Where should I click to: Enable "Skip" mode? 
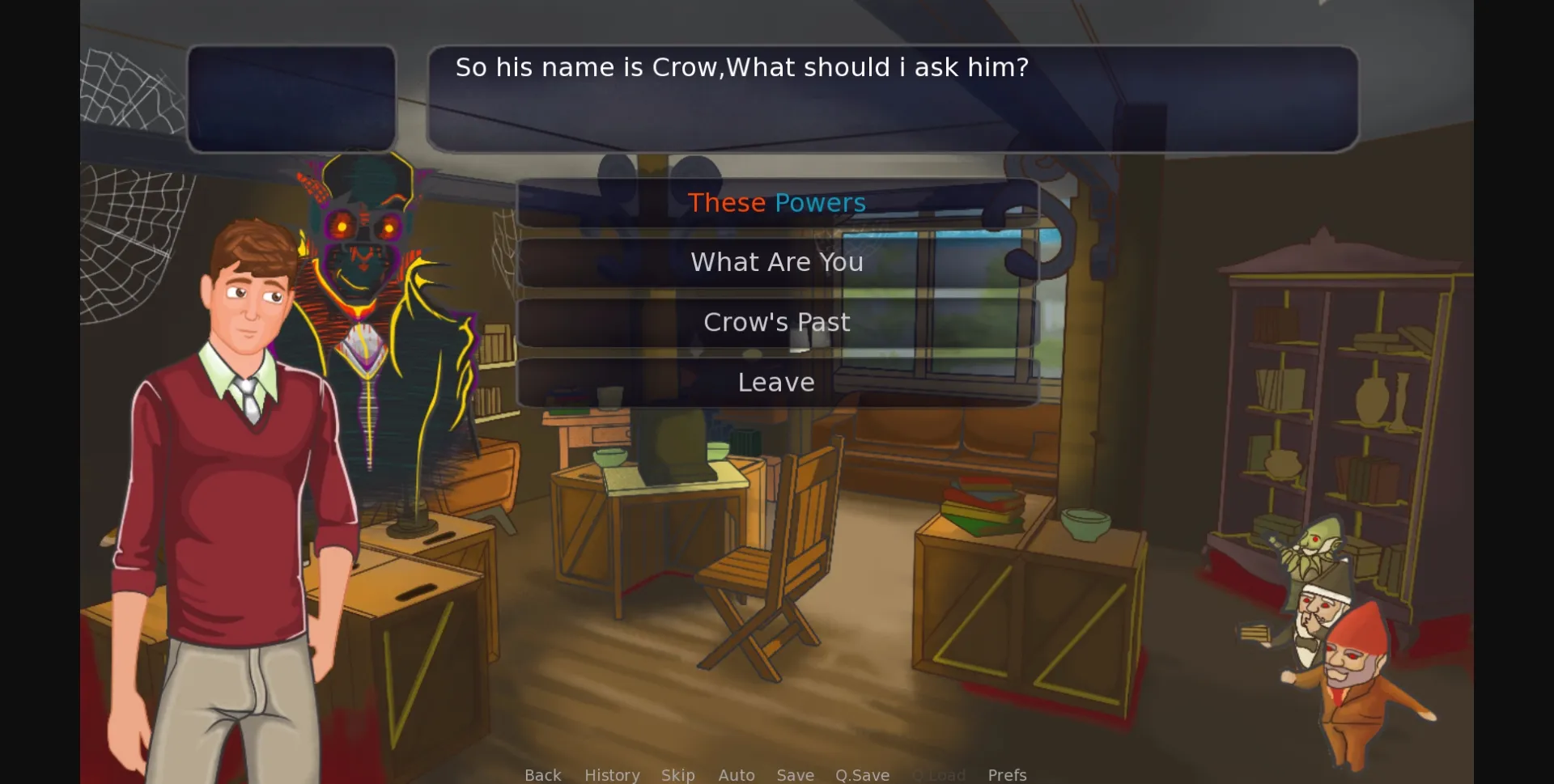pyautogui.click(x=678, y=774)
